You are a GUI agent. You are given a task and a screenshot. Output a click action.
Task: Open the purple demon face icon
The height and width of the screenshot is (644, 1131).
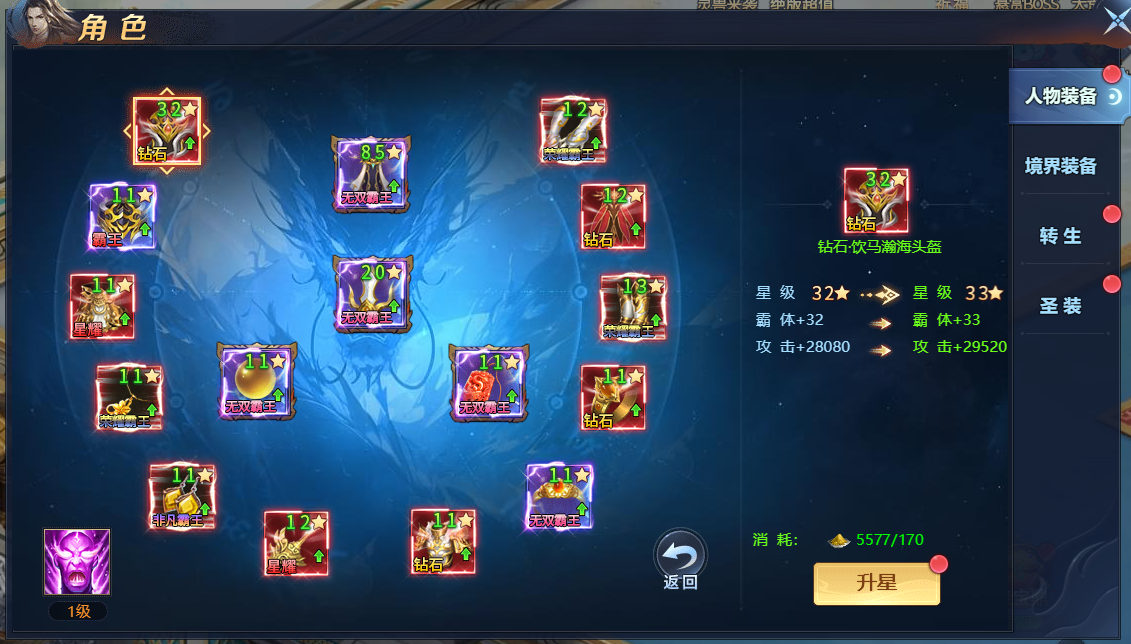pyautogui.click(x=77, y=562)
